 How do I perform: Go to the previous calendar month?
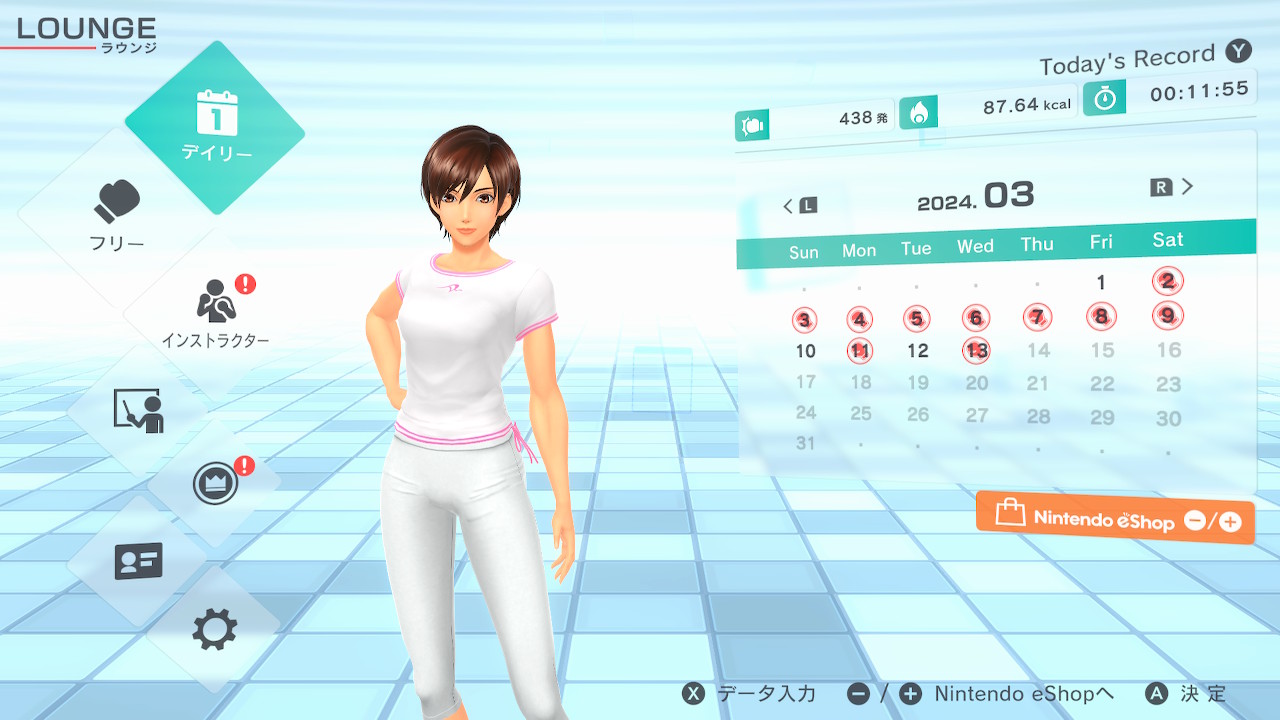pos(799,206)
